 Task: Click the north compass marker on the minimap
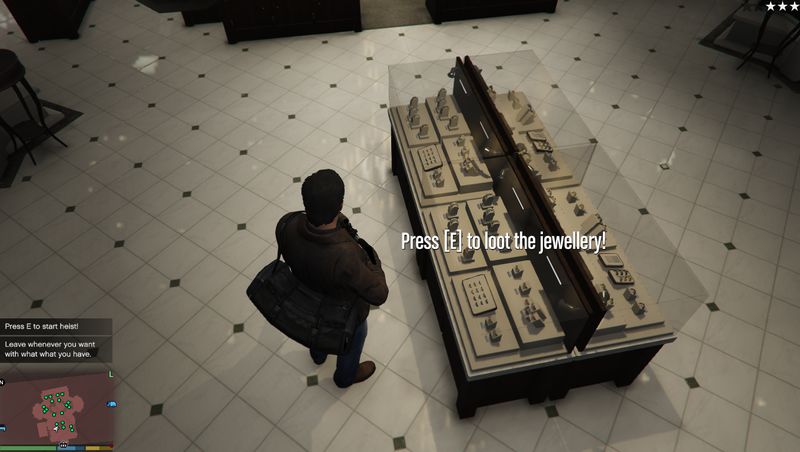coord(3,381)
